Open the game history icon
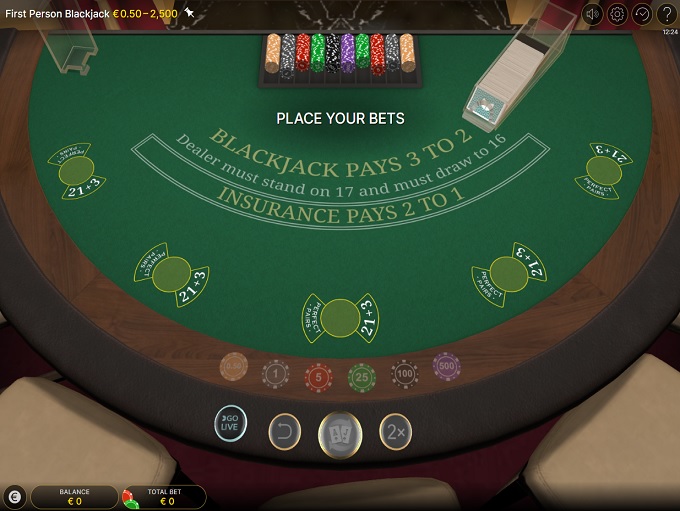 pos(642,14)
